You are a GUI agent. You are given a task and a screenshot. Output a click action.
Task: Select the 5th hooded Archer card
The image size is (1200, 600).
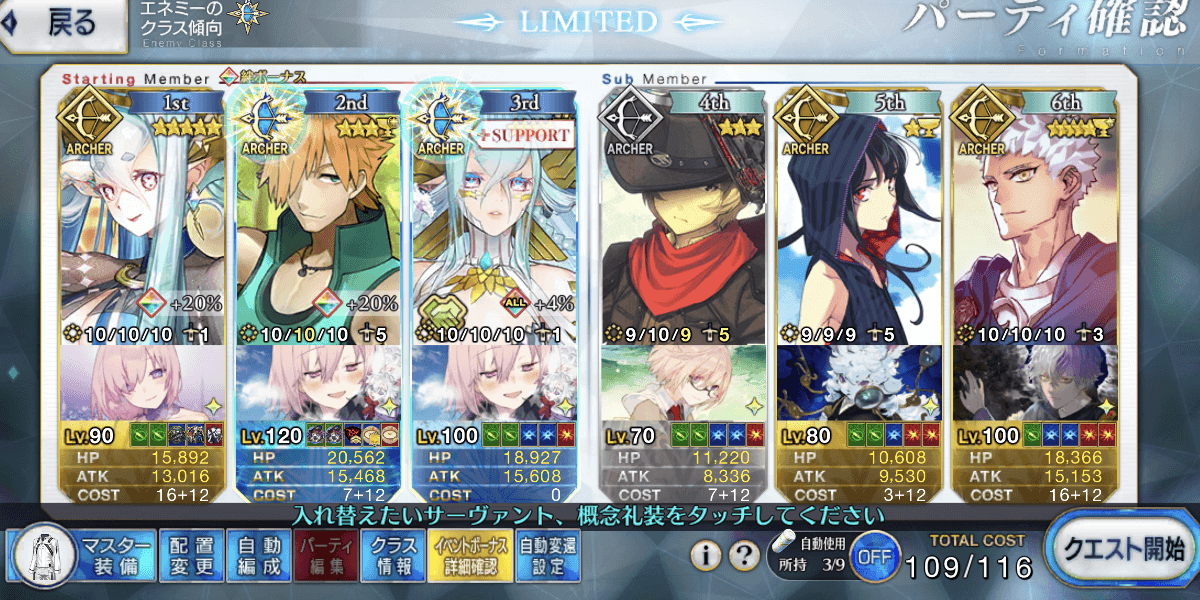click(x=858, y=220)
